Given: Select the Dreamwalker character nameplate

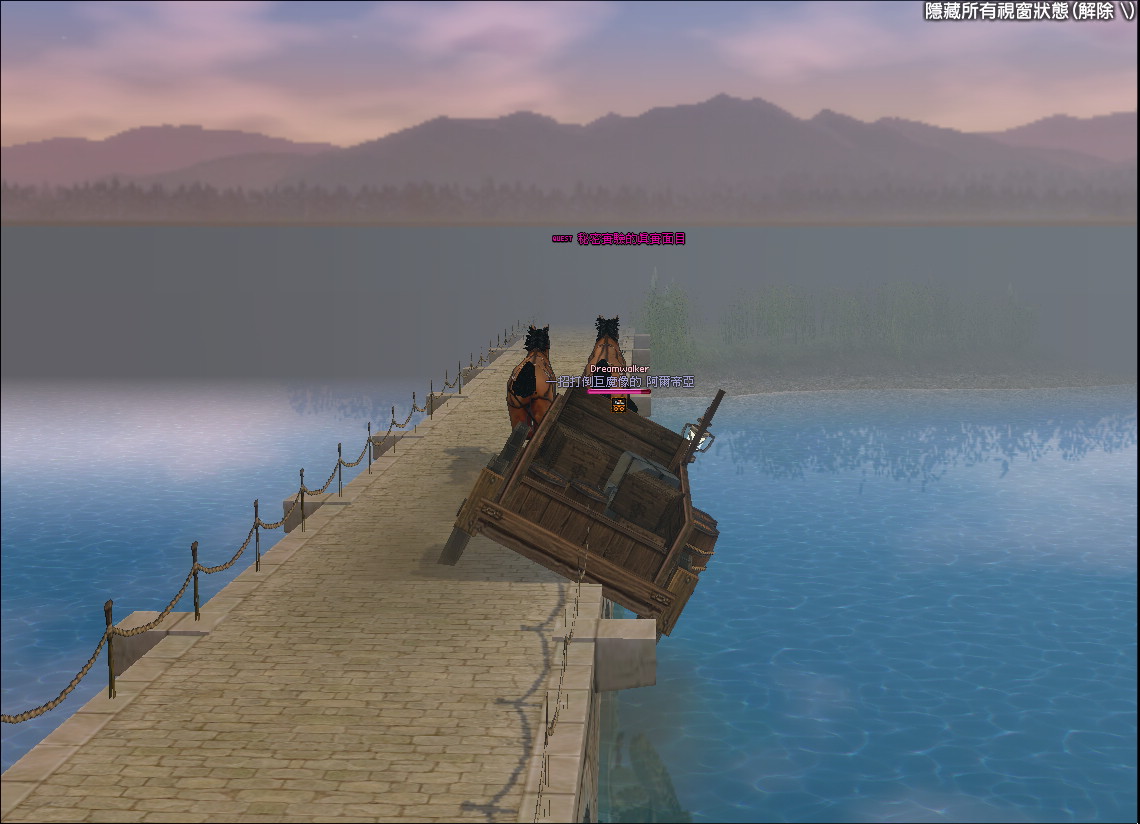Looking at the screenshot, I should 619,369.
